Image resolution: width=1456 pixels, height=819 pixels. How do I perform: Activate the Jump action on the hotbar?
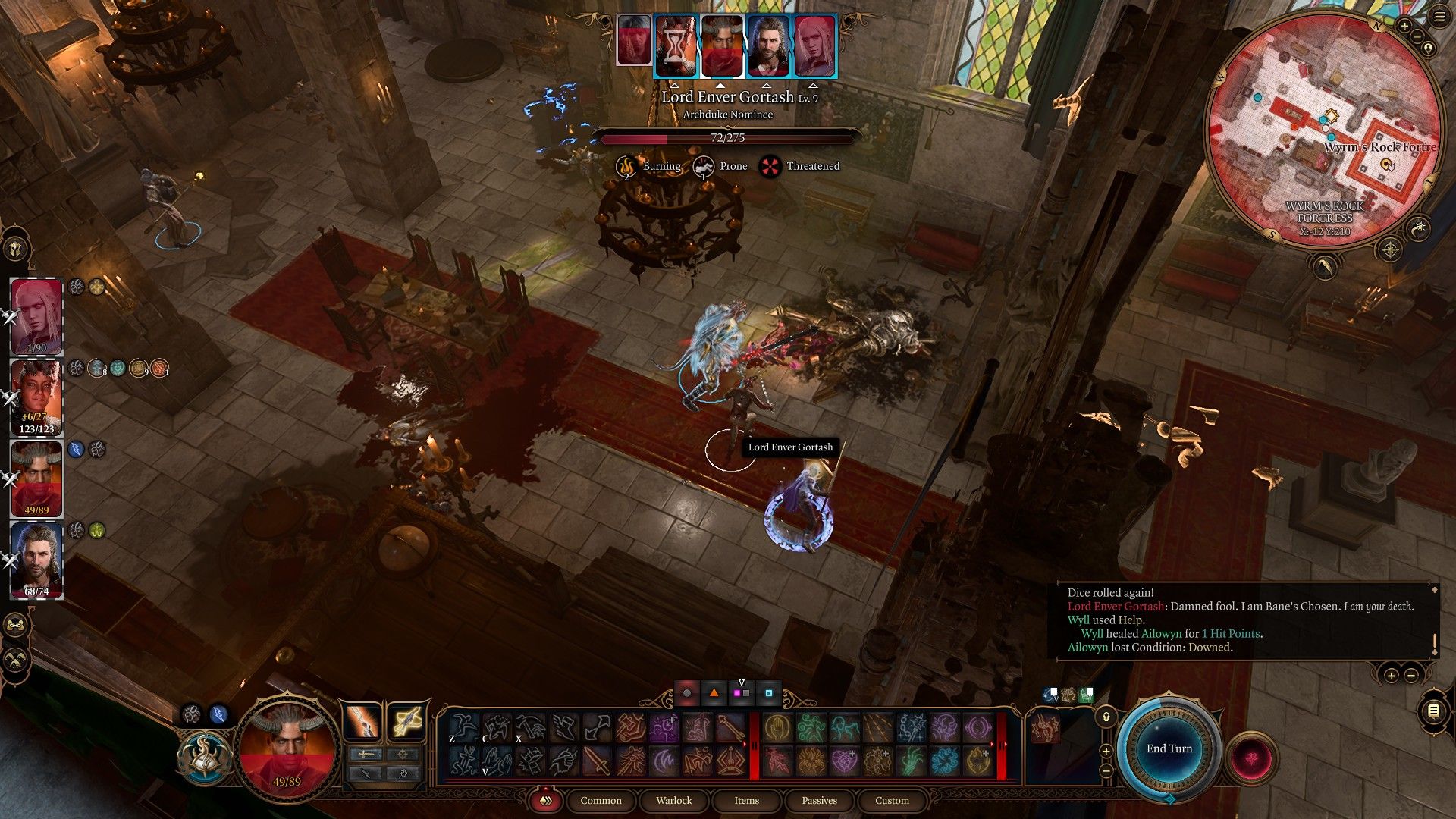[463, 730]
